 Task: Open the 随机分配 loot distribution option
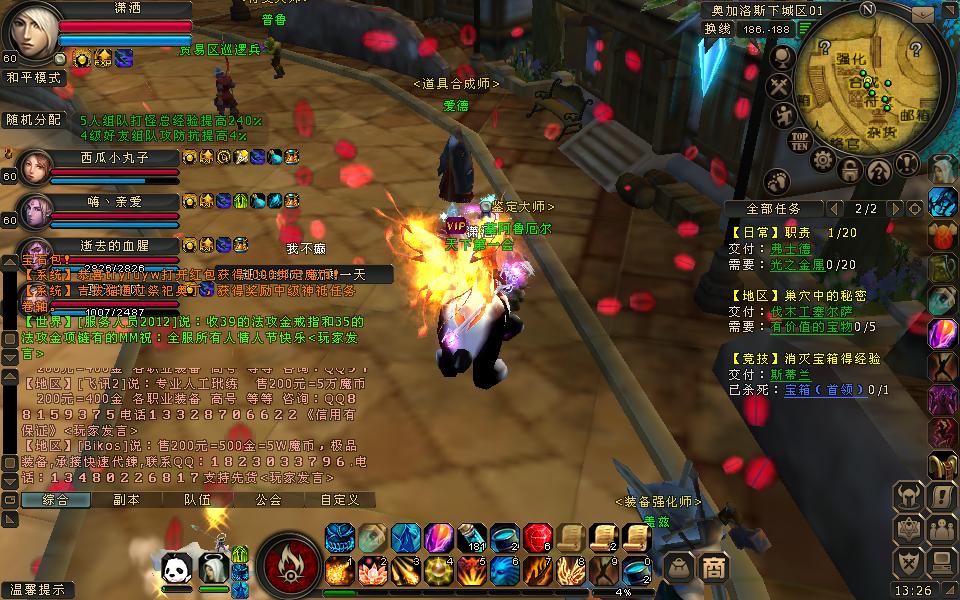tap(33, 119)
